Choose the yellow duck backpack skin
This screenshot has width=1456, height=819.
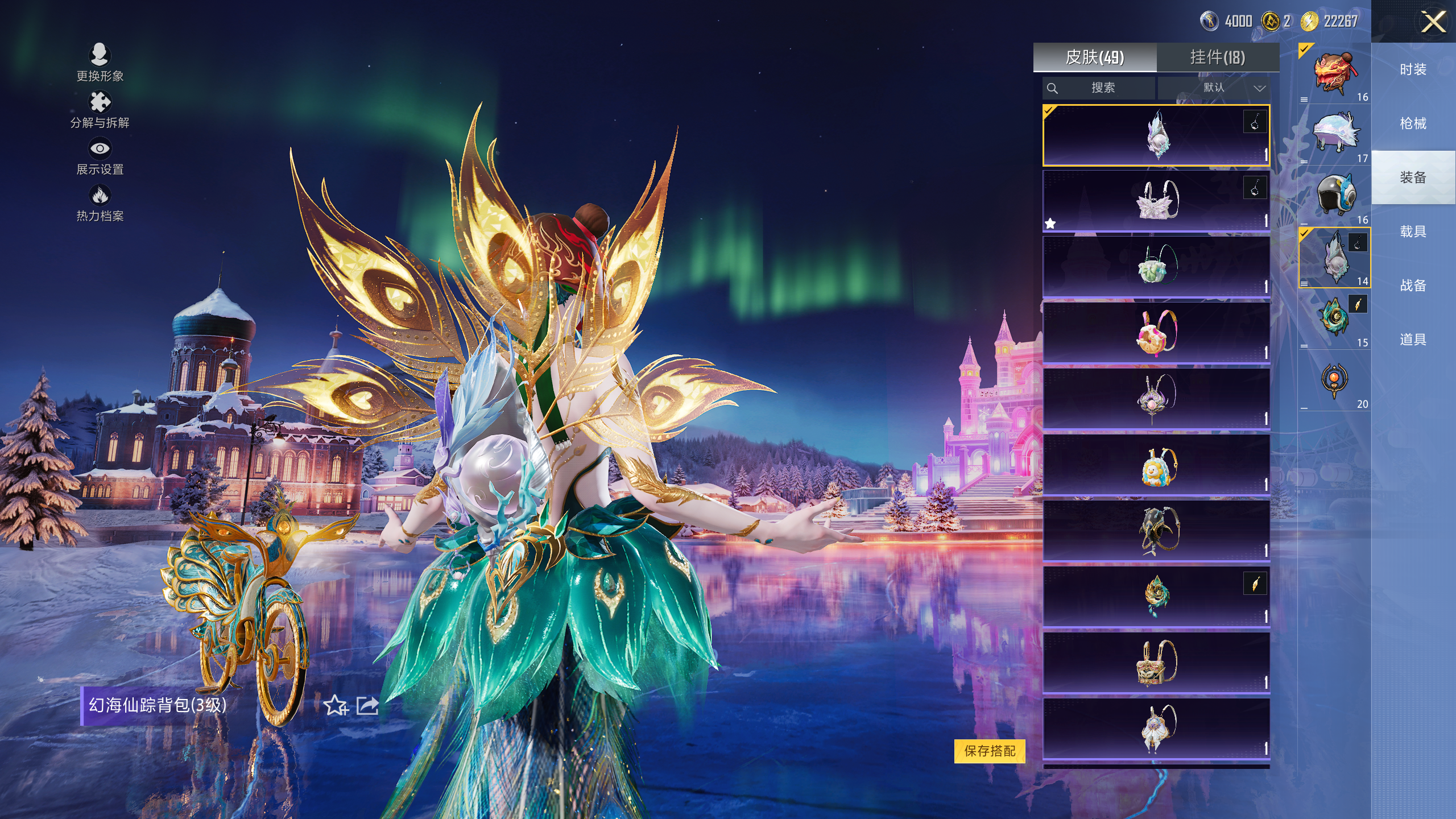pos(1156,465)
